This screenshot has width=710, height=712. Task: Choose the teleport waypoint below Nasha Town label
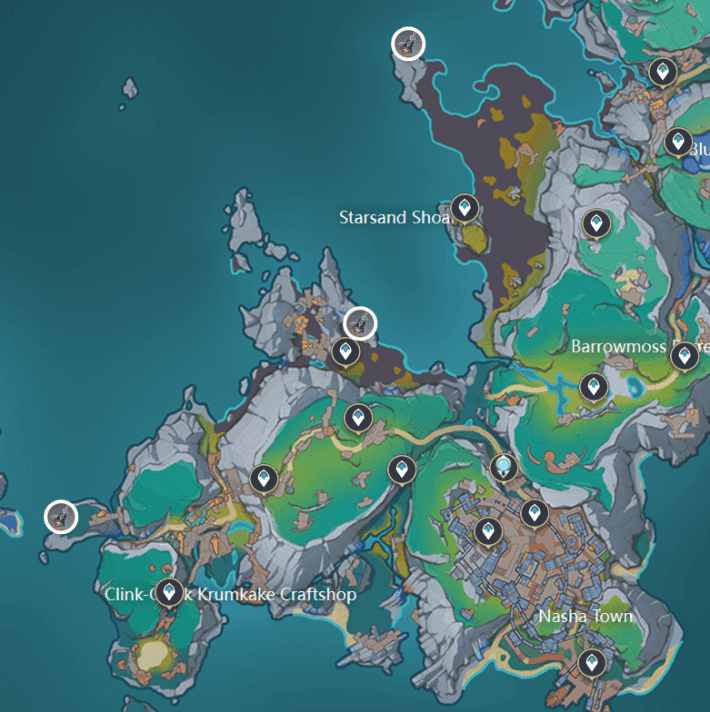[x=591, y=662]
